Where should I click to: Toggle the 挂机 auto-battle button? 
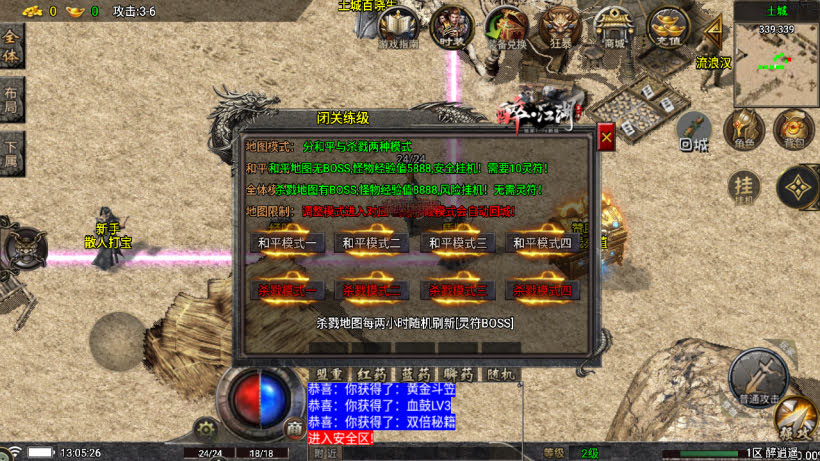(743, 185)
